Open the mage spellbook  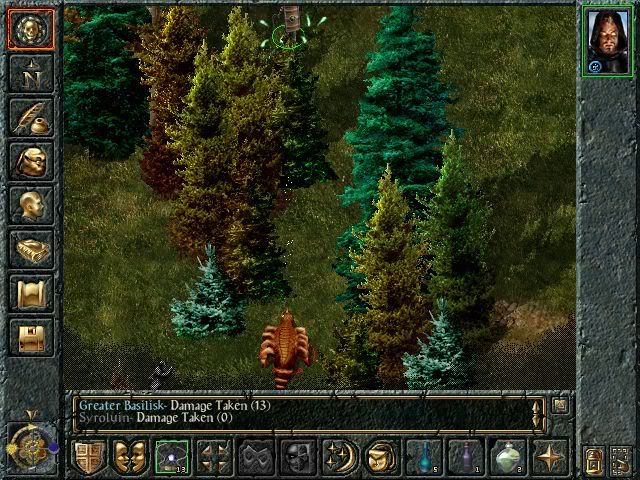[x=29, y=249]
